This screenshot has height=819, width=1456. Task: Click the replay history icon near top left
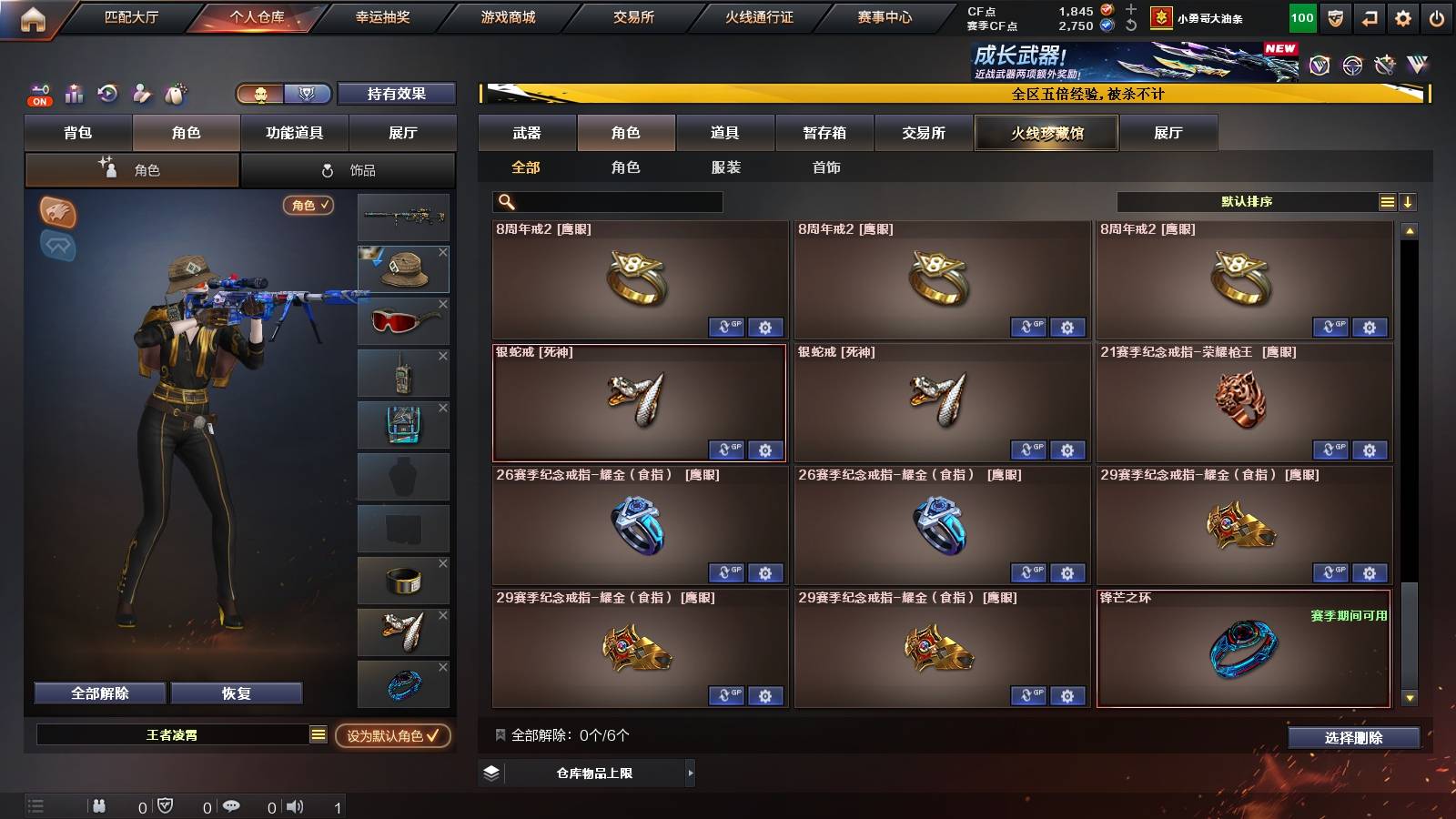[106, 94]
